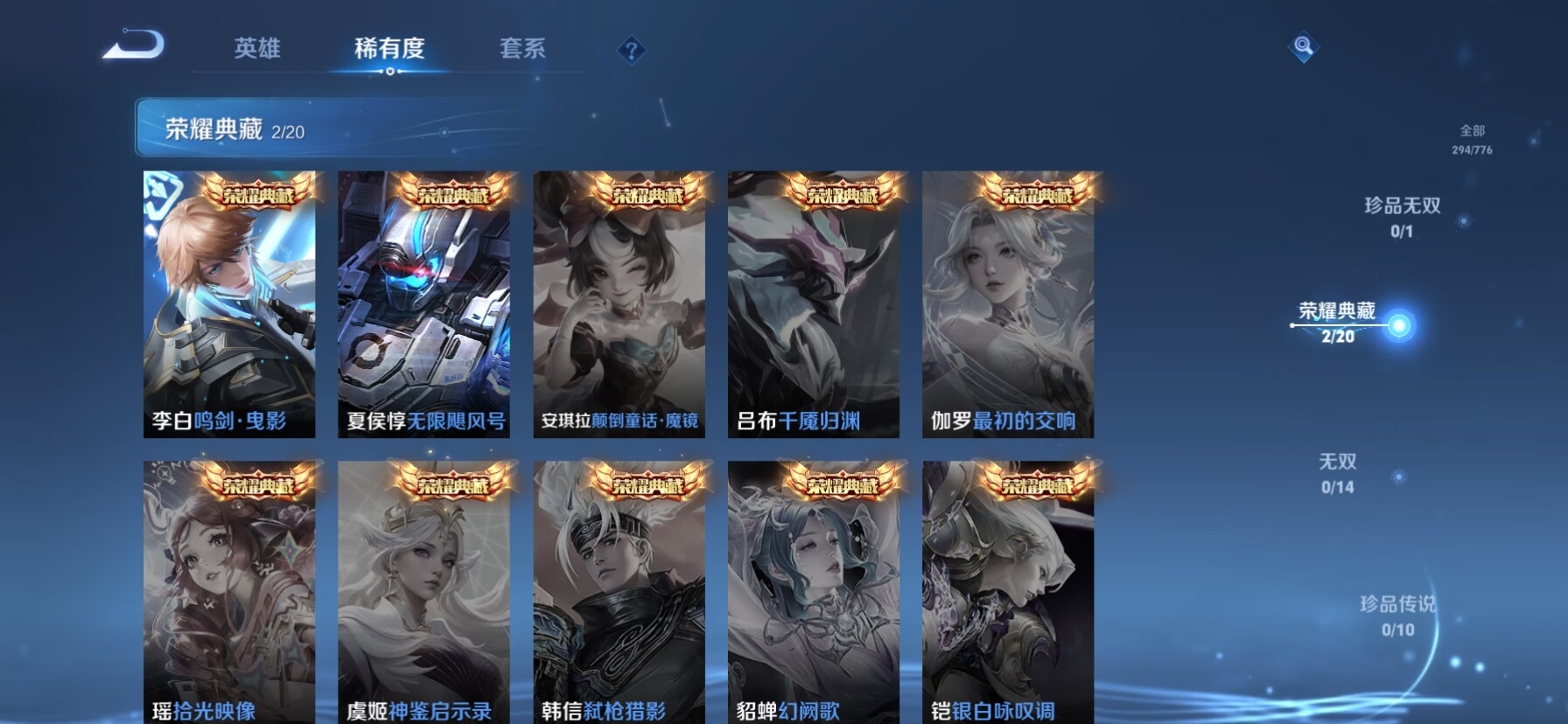The image size is (1568, 724).
Task: Select the 夏侯惇 无限飓风号 skin card
Action: point(424,304)
